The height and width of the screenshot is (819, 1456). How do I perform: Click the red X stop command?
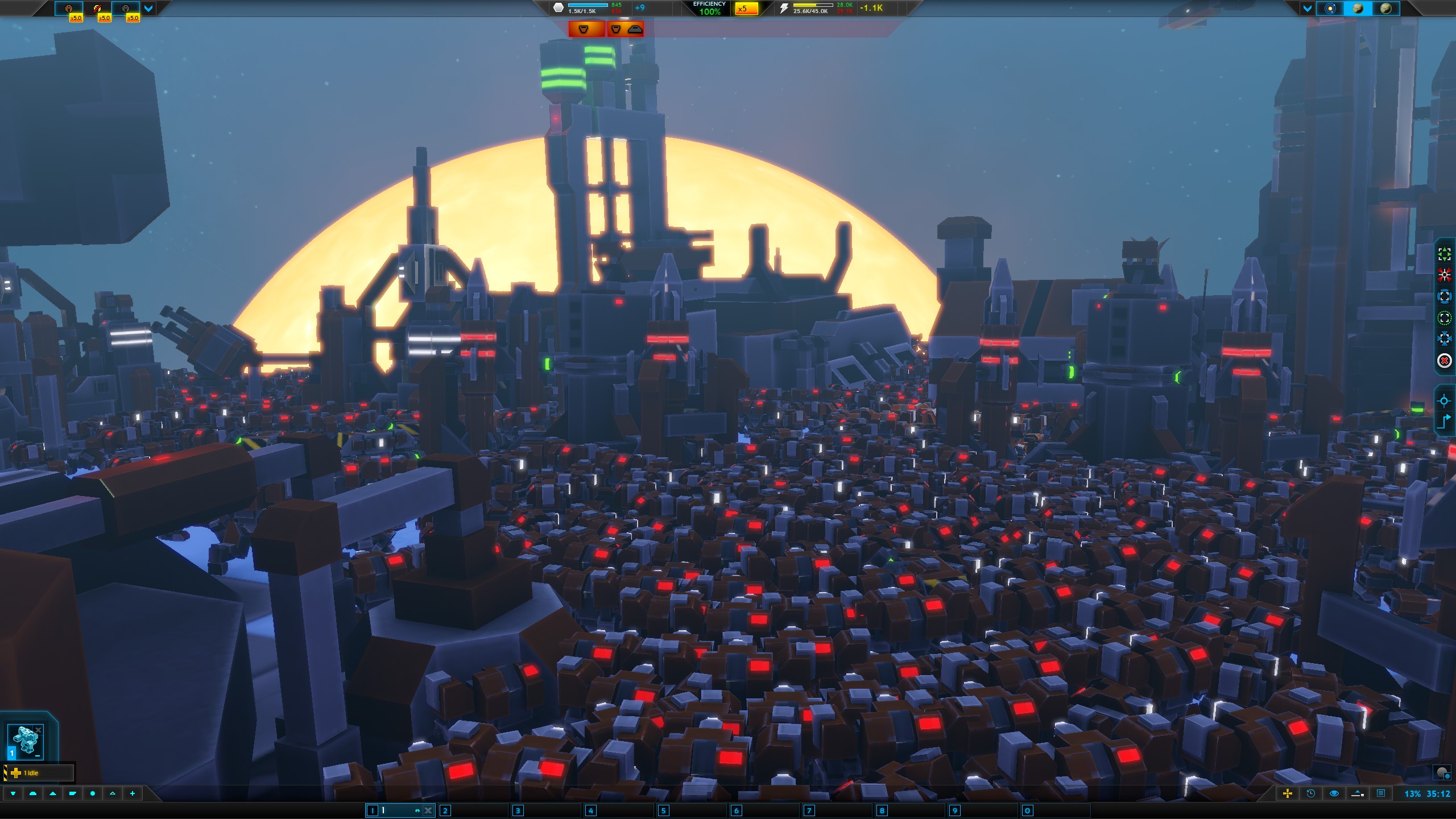coord(1444,361)
